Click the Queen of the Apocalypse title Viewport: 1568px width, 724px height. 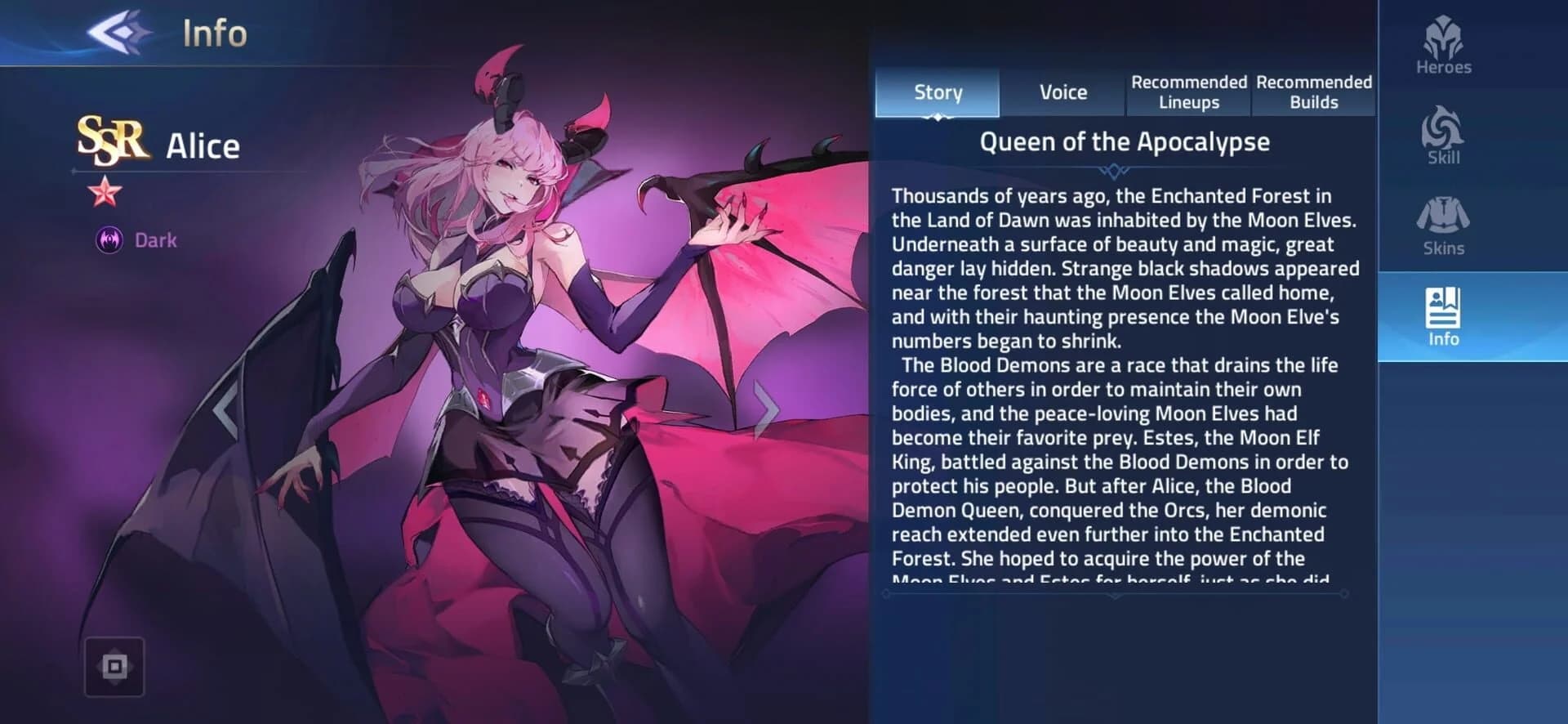[1124, 141]
